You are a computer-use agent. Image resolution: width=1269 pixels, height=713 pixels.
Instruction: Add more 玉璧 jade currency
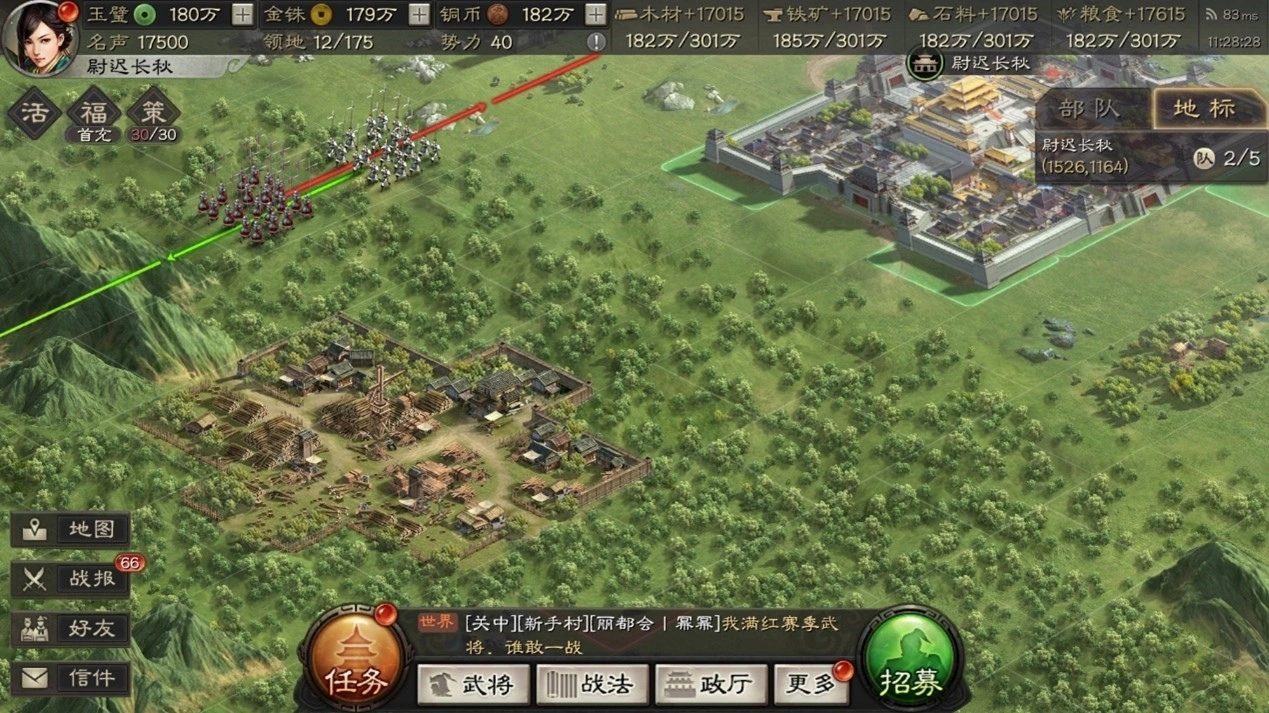242,14
